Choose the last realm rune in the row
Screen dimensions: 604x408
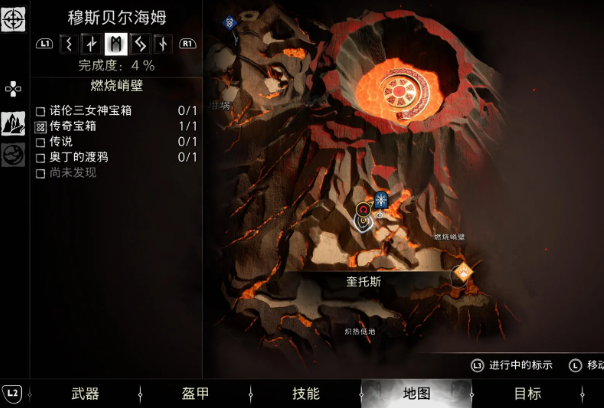tap(162, 43)
